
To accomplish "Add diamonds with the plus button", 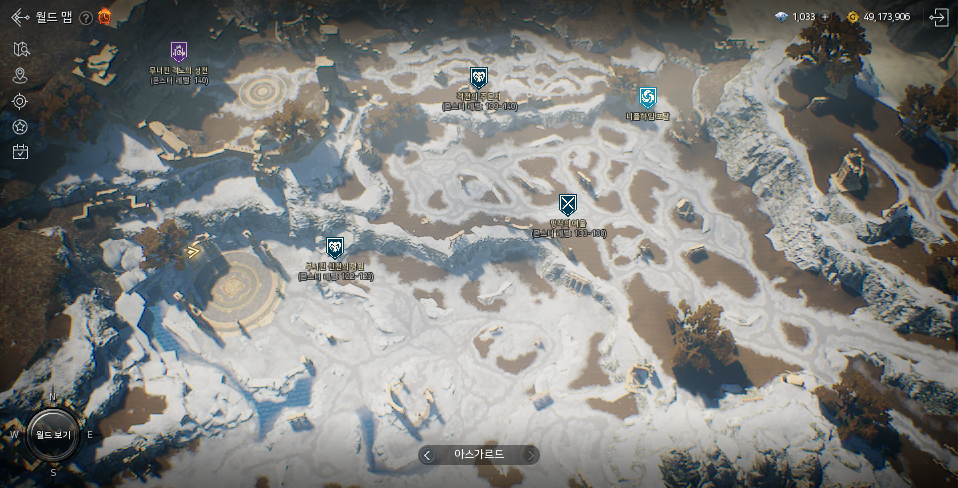I will coord(825,17).
